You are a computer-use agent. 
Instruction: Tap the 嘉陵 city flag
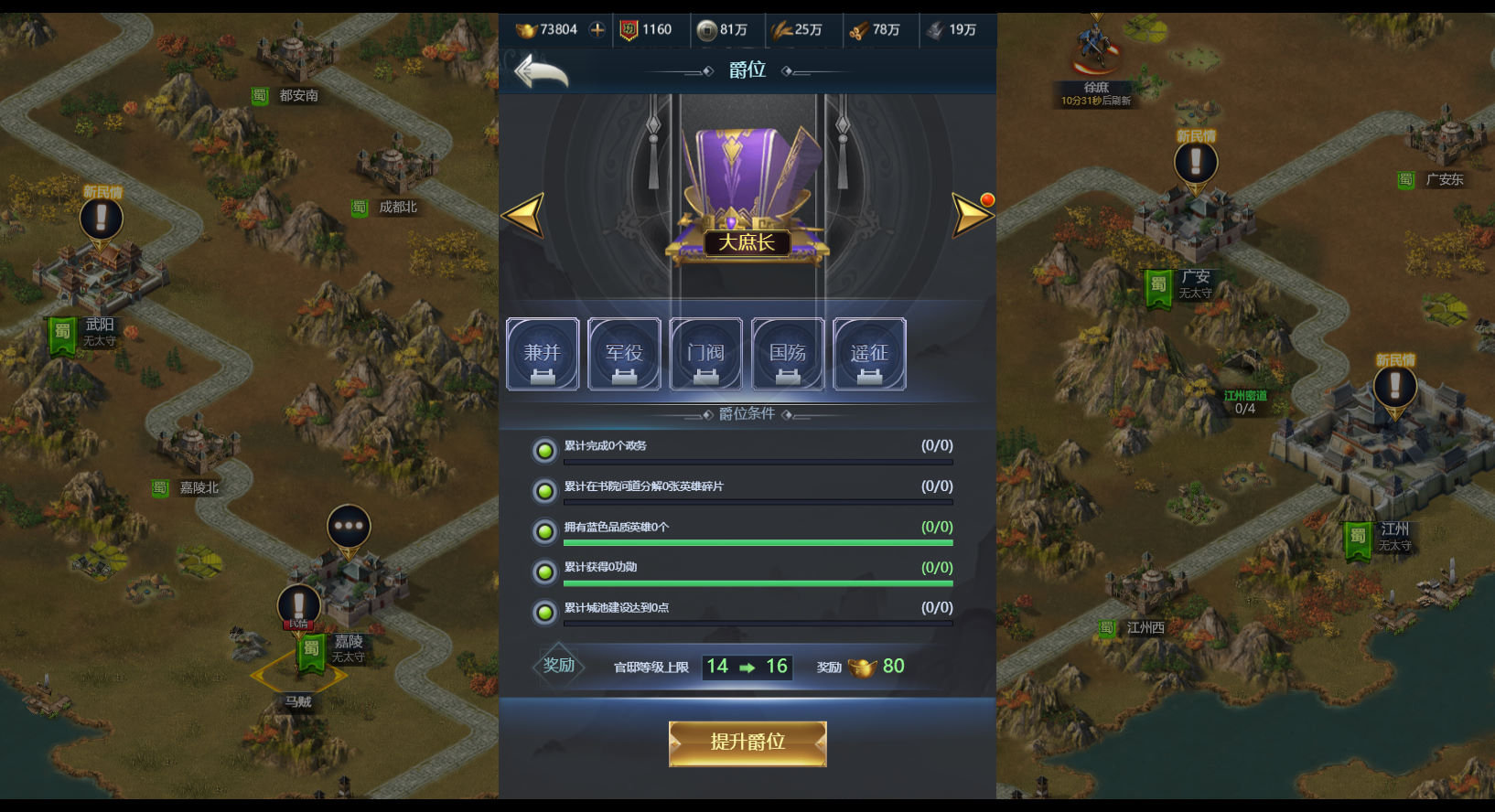coord(312,650)
